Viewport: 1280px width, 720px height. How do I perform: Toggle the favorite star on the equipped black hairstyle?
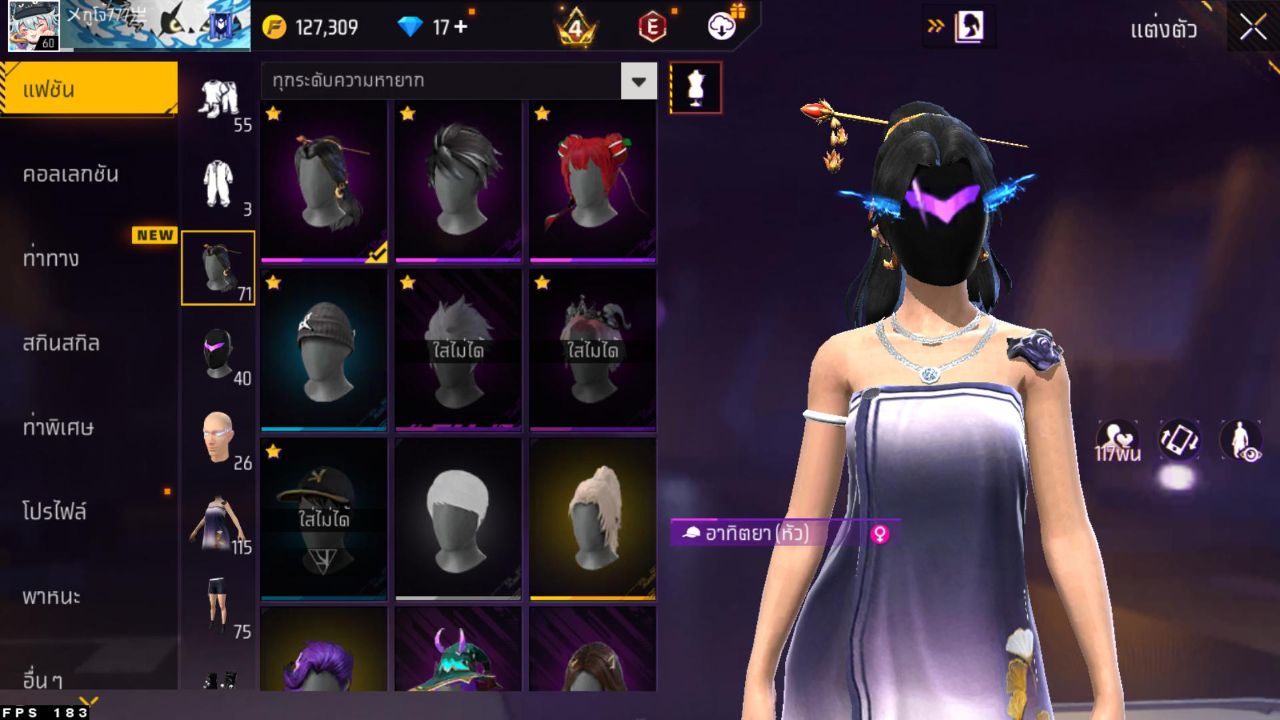coord(272,115)
